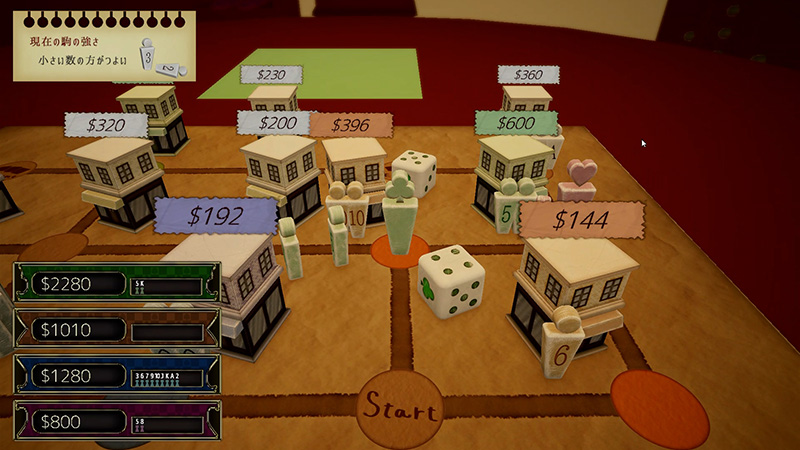This screenshot has width=800, height=450.
Task: Click the $230 property tag
Action: (x=272, y=74)
